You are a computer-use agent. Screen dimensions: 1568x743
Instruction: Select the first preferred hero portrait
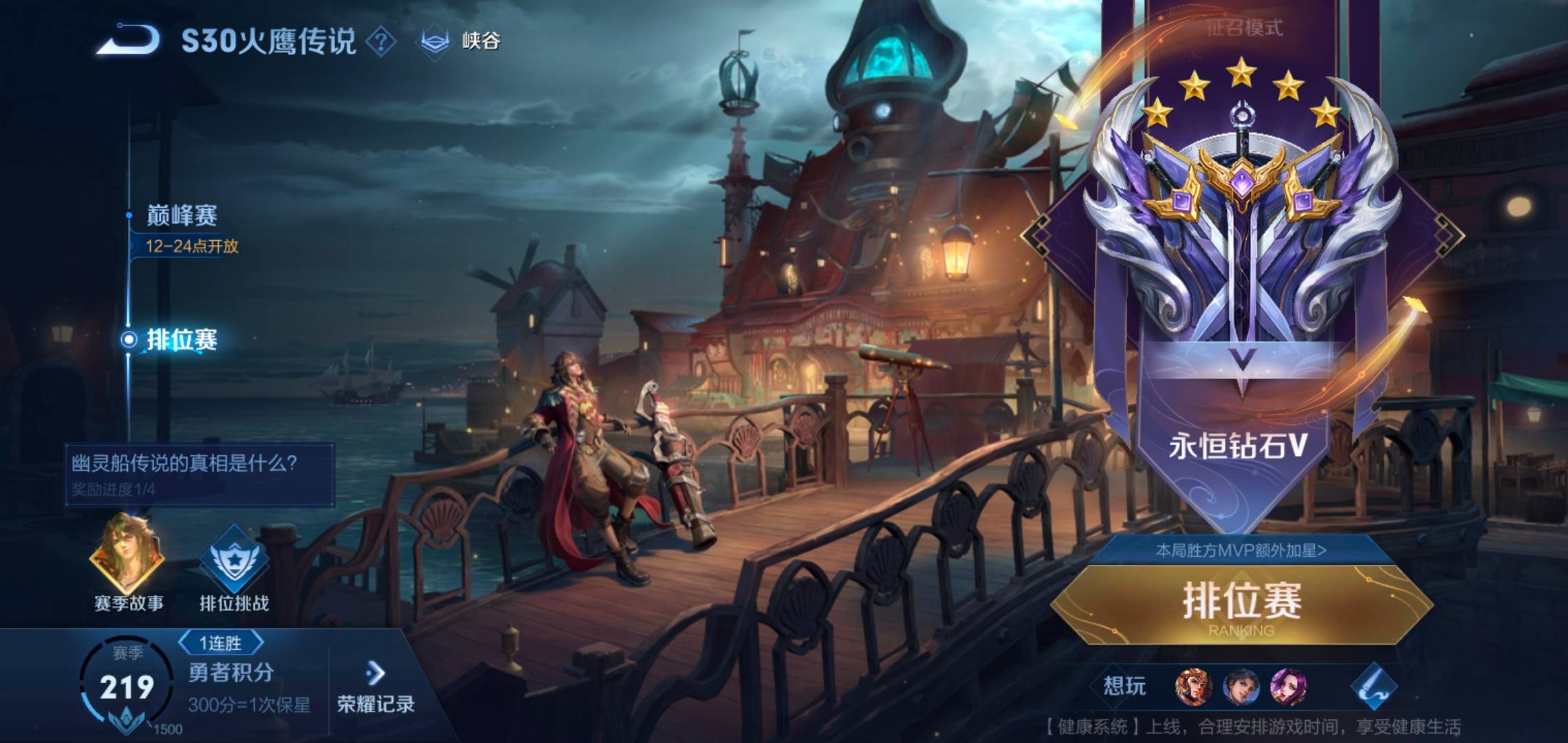1193,687
